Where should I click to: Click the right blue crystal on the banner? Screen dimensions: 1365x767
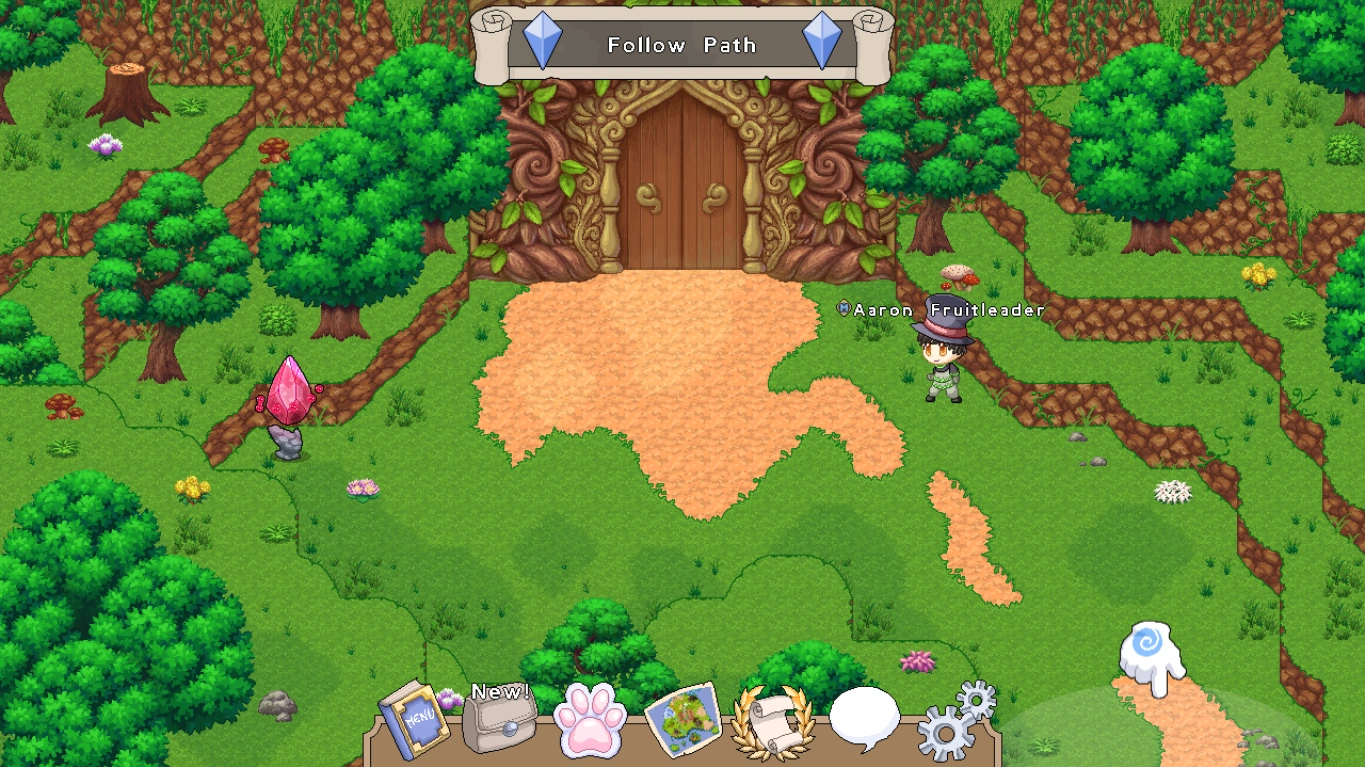[x=824, y=44]
